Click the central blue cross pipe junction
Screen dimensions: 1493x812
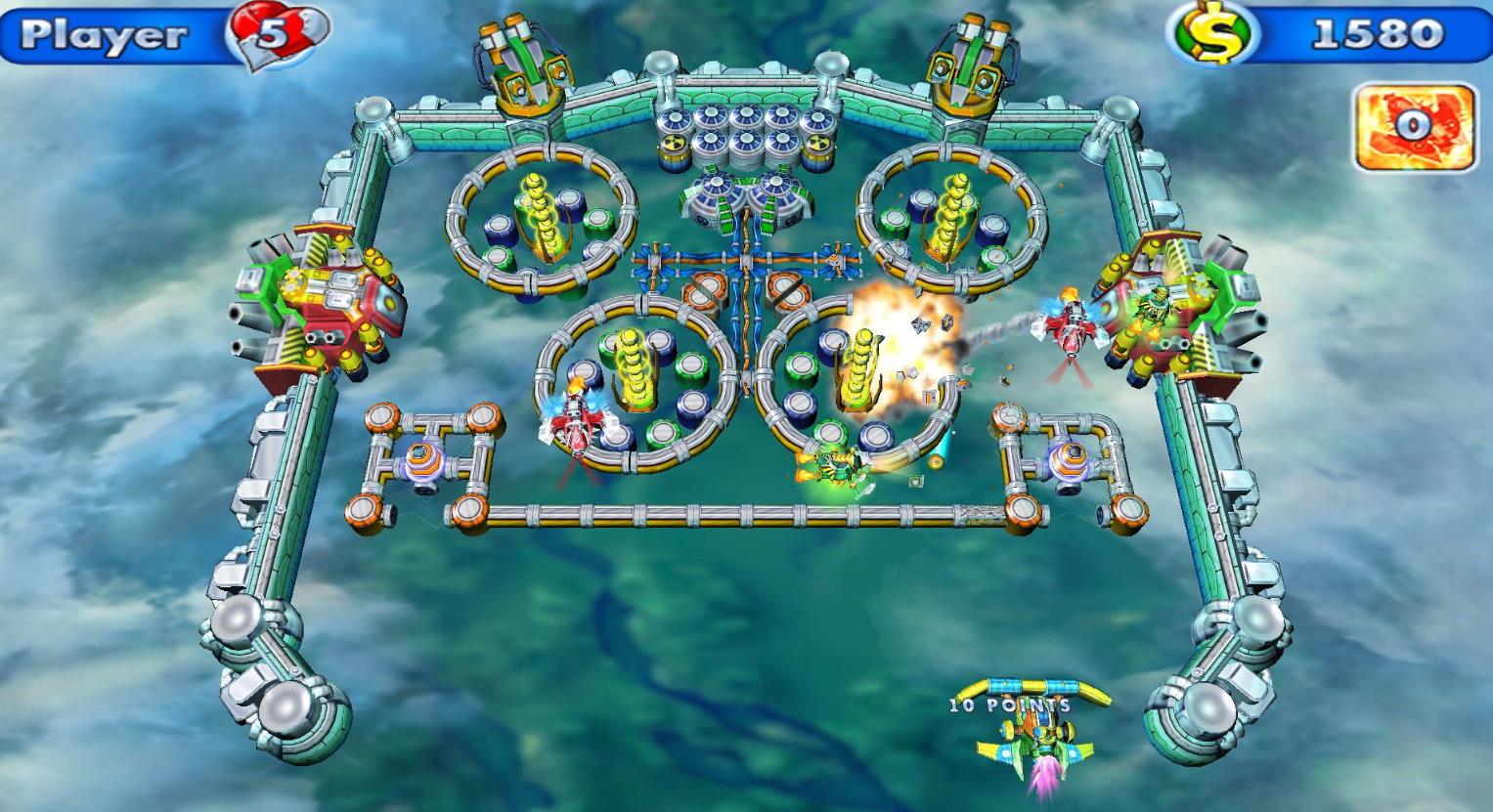tap(746, 260)
